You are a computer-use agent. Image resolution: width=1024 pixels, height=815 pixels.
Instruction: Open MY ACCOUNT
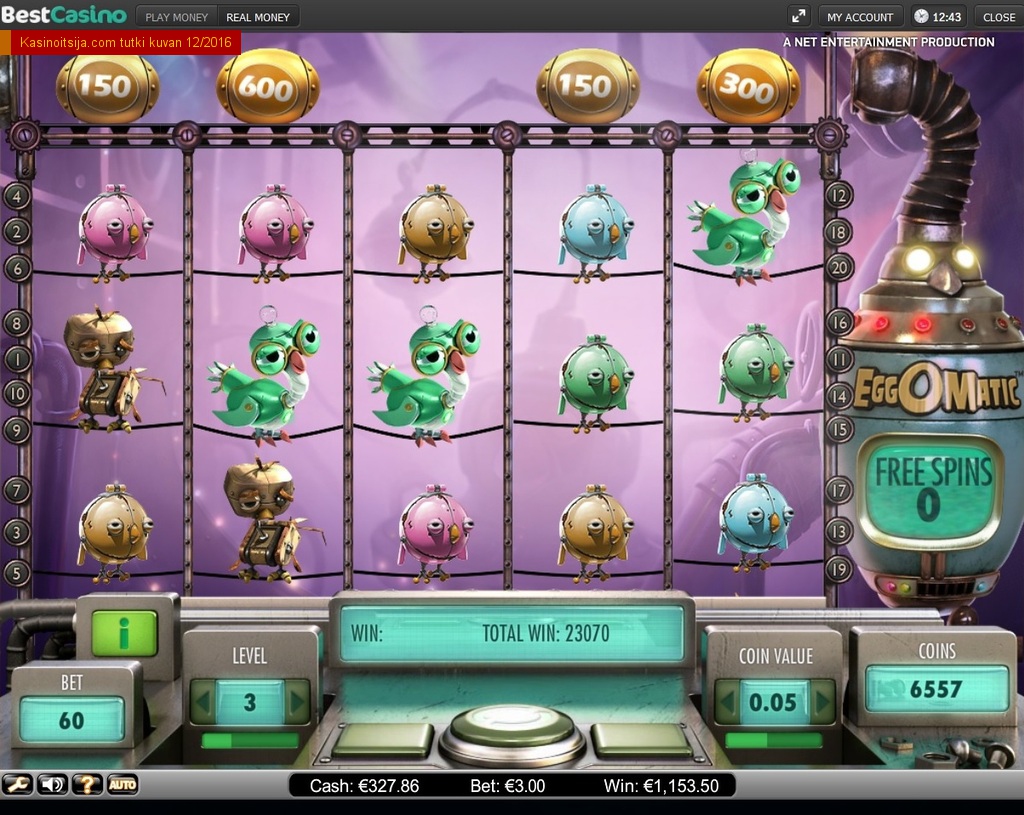860,17
